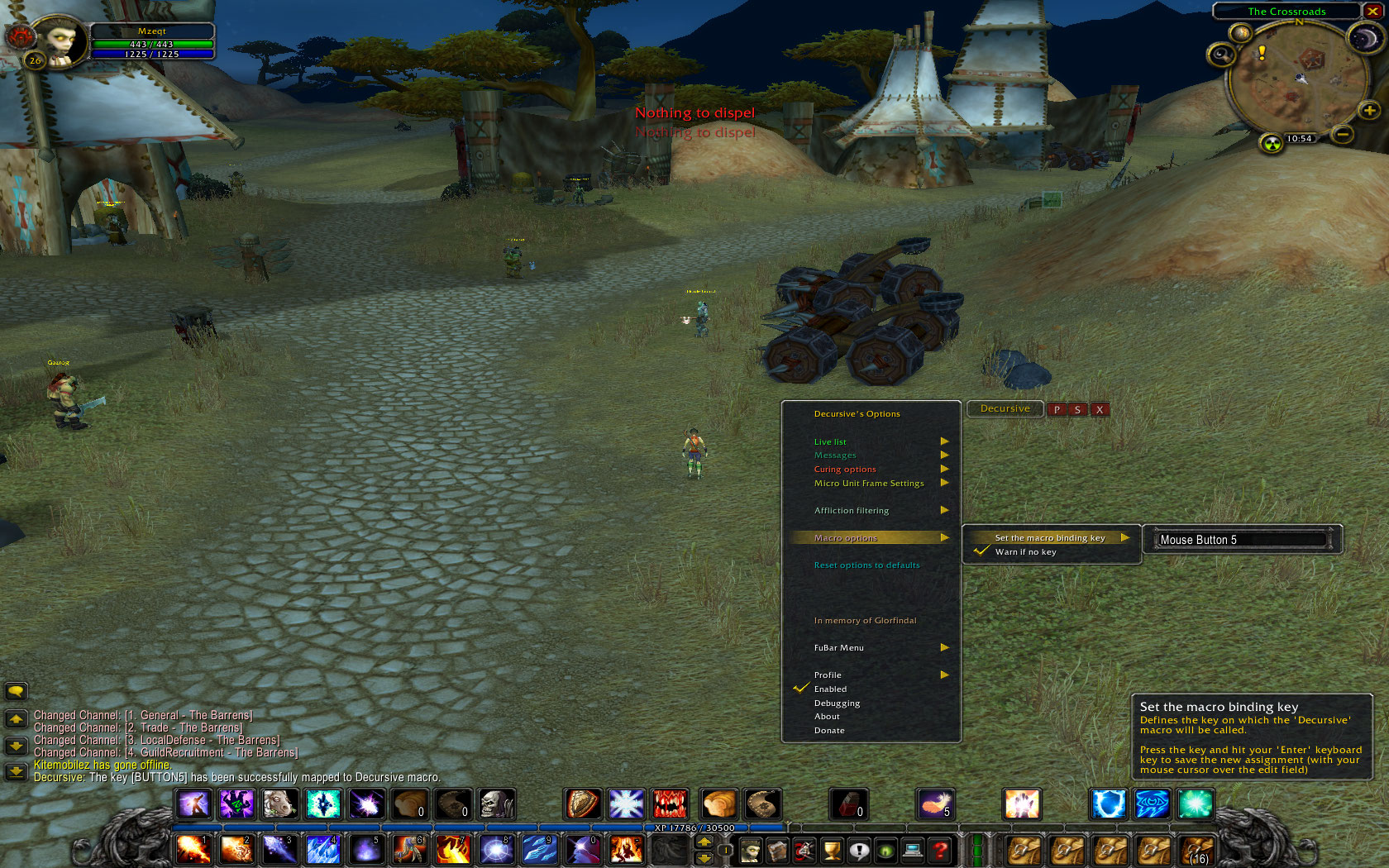Toggle the Enabled checkbox in Decursive options
The width and height of the screenshot is (1389, 868).
(x=830, y=689)
